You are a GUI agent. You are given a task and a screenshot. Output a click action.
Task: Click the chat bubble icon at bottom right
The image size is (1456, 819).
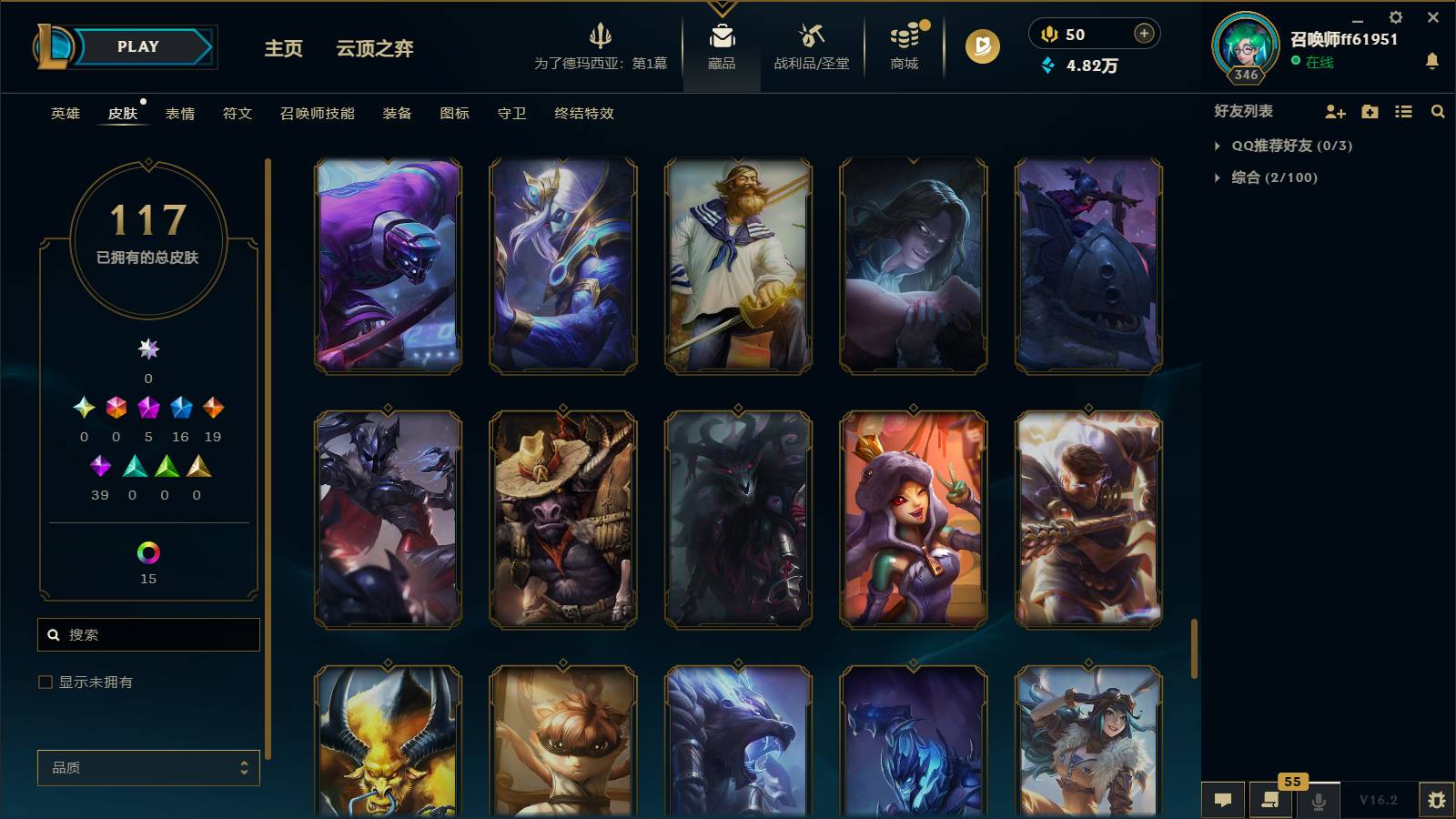tap(1223, 799)
